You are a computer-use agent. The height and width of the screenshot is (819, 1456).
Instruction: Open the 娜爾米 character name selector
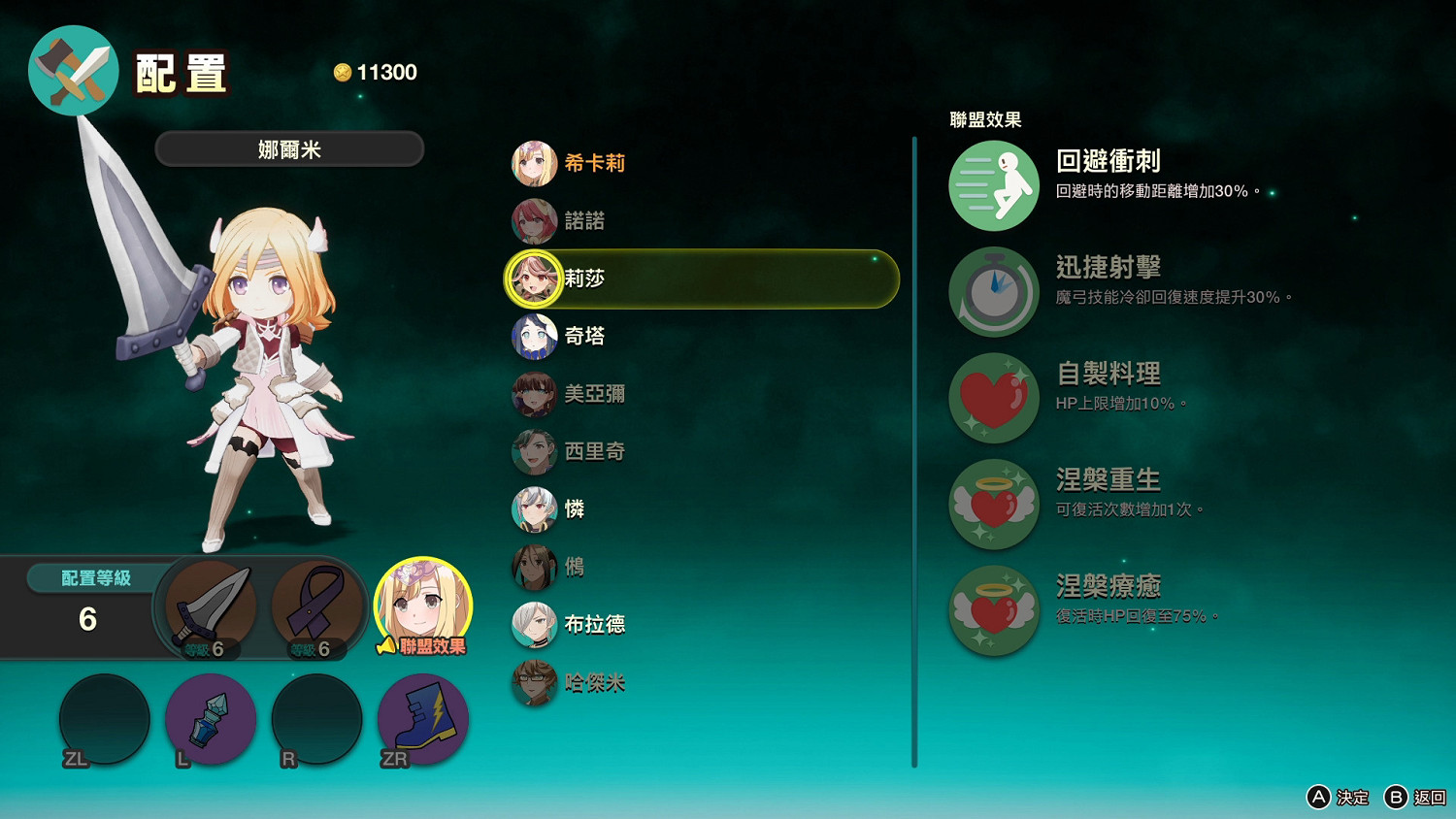click(x=288, y=148)
